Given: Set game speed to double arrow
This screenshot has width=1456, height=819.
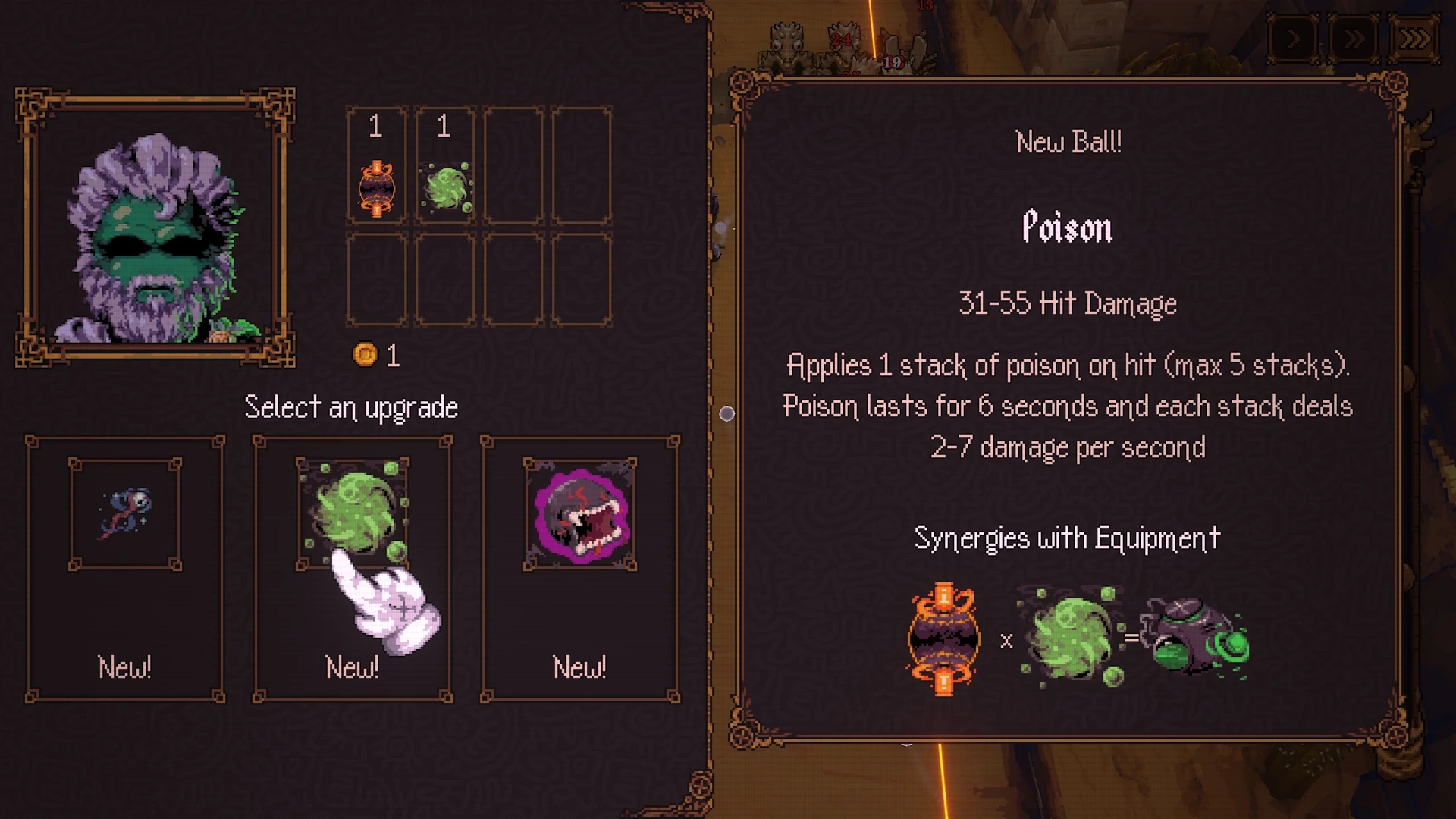Looking at the screenshot, I should coord(1354,39).
